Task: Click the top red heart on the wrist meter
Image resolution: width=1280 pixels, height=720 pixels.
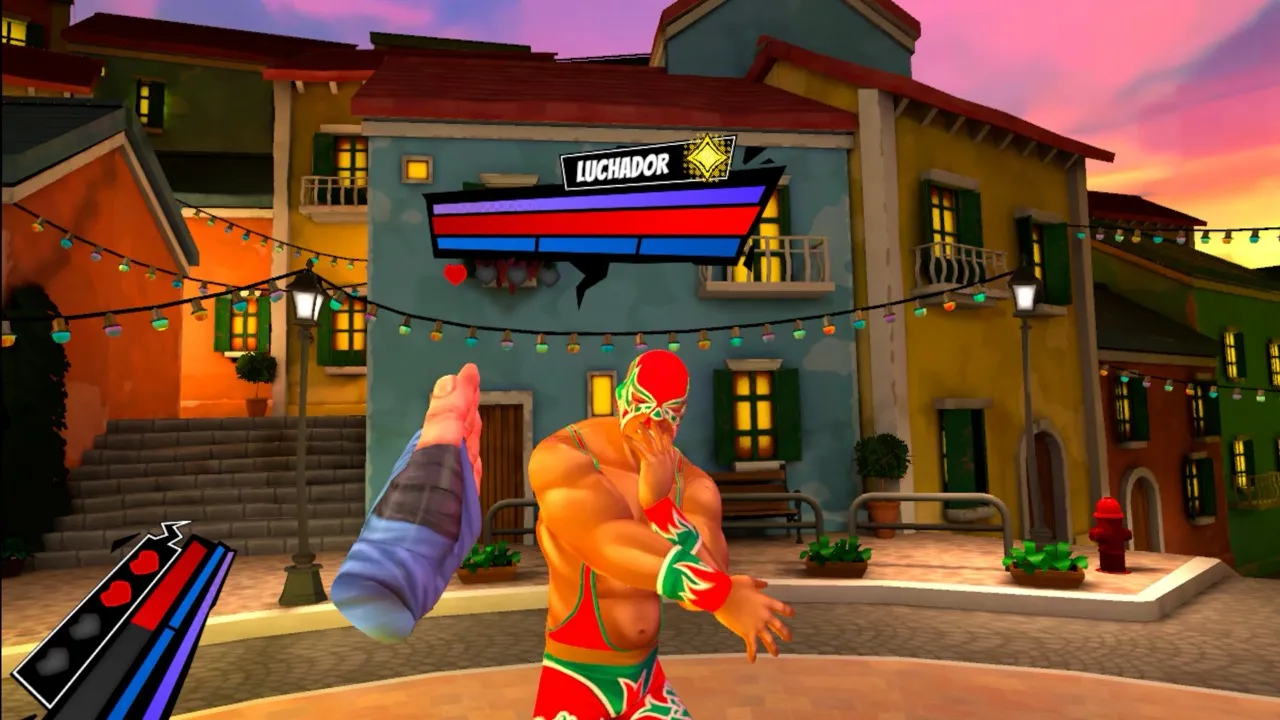Action: [146, 562]
